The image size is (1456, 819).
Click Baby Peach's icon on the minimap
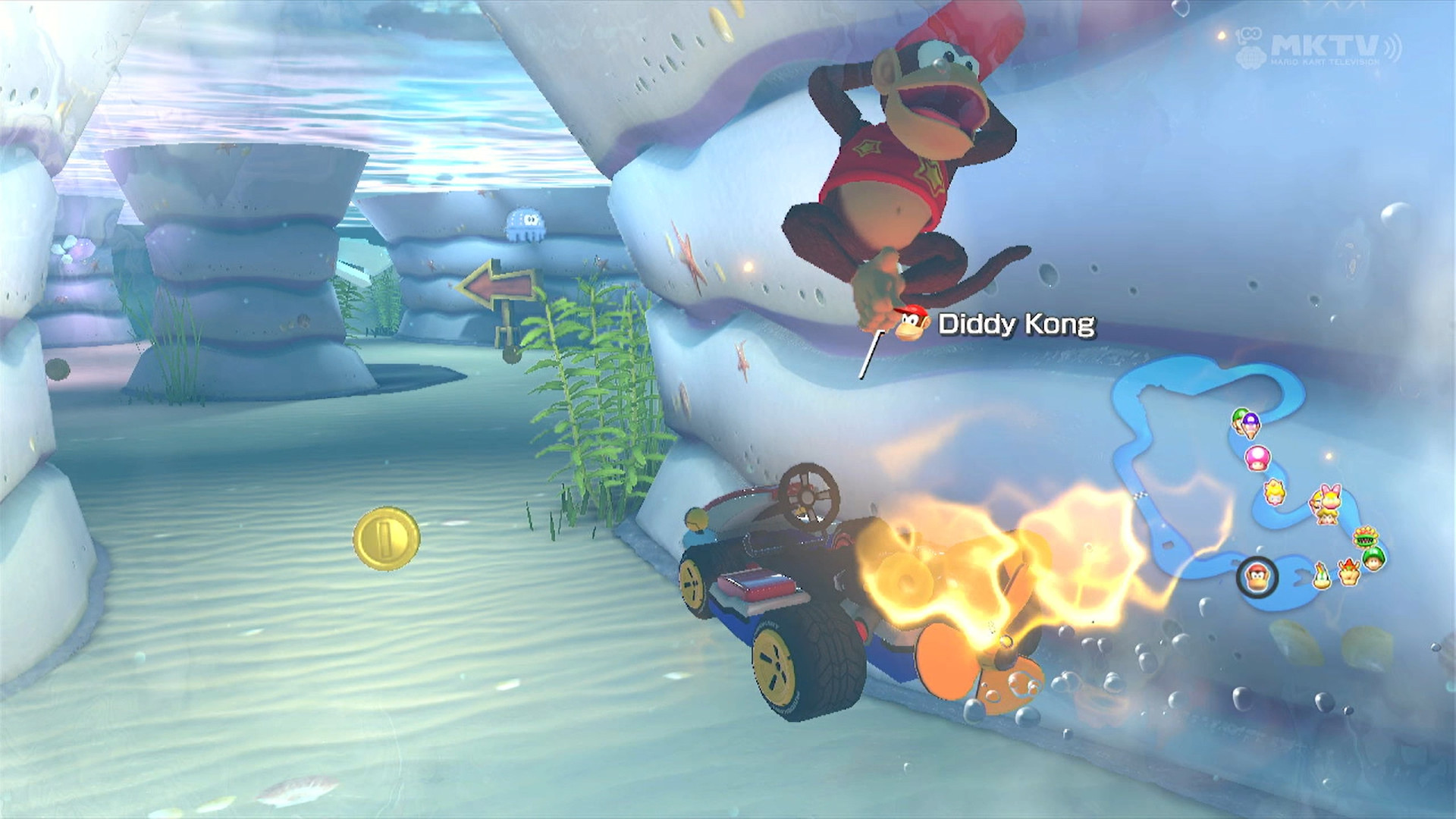click(1326, 517)
